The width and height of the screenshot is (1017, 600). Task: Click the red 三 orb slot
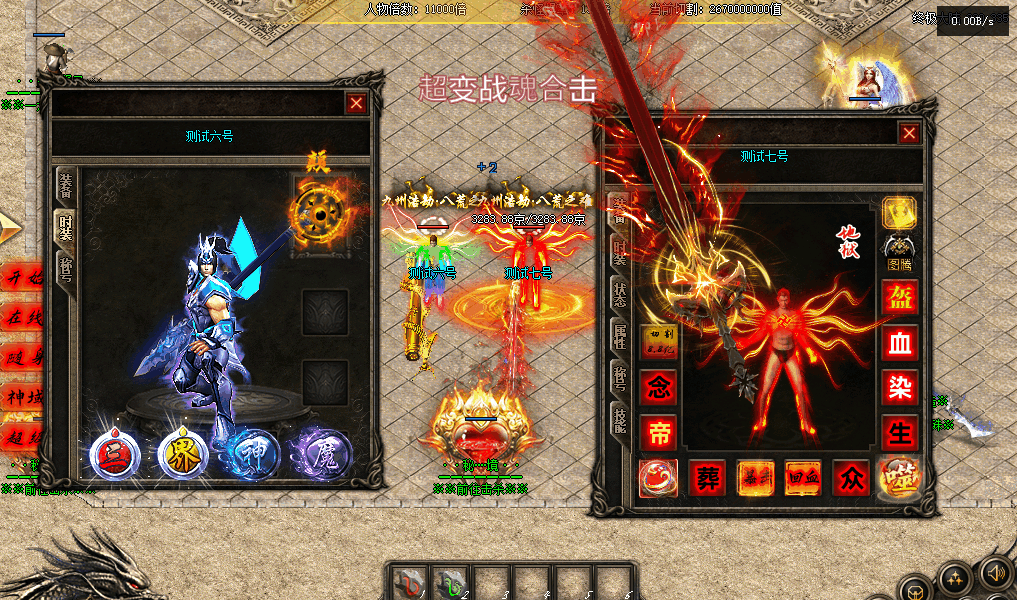[114, 455]
